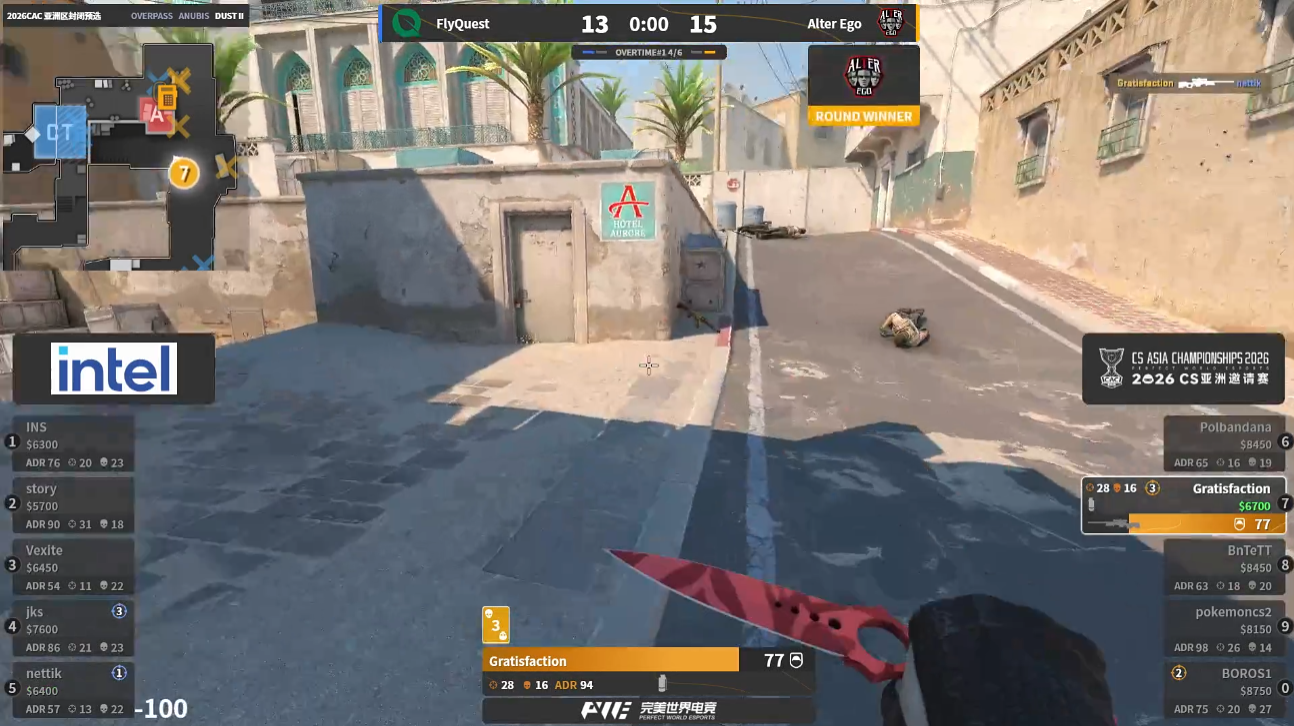Open the Intel sponsor banner
Image resolution: width=1294 pixels, height=726 pixels.
point(114,369)
